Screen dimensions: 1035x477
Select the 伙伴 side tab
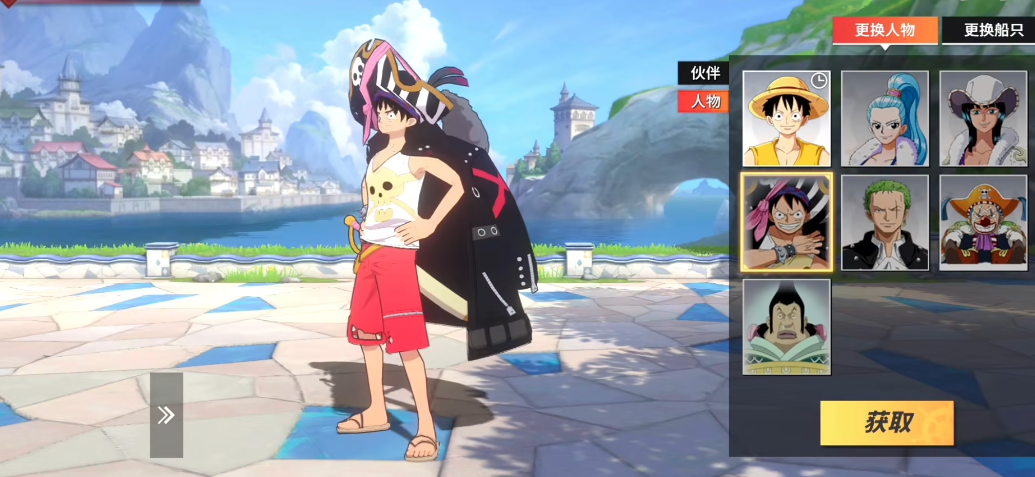pyautogui.click(x=702, y=73)
